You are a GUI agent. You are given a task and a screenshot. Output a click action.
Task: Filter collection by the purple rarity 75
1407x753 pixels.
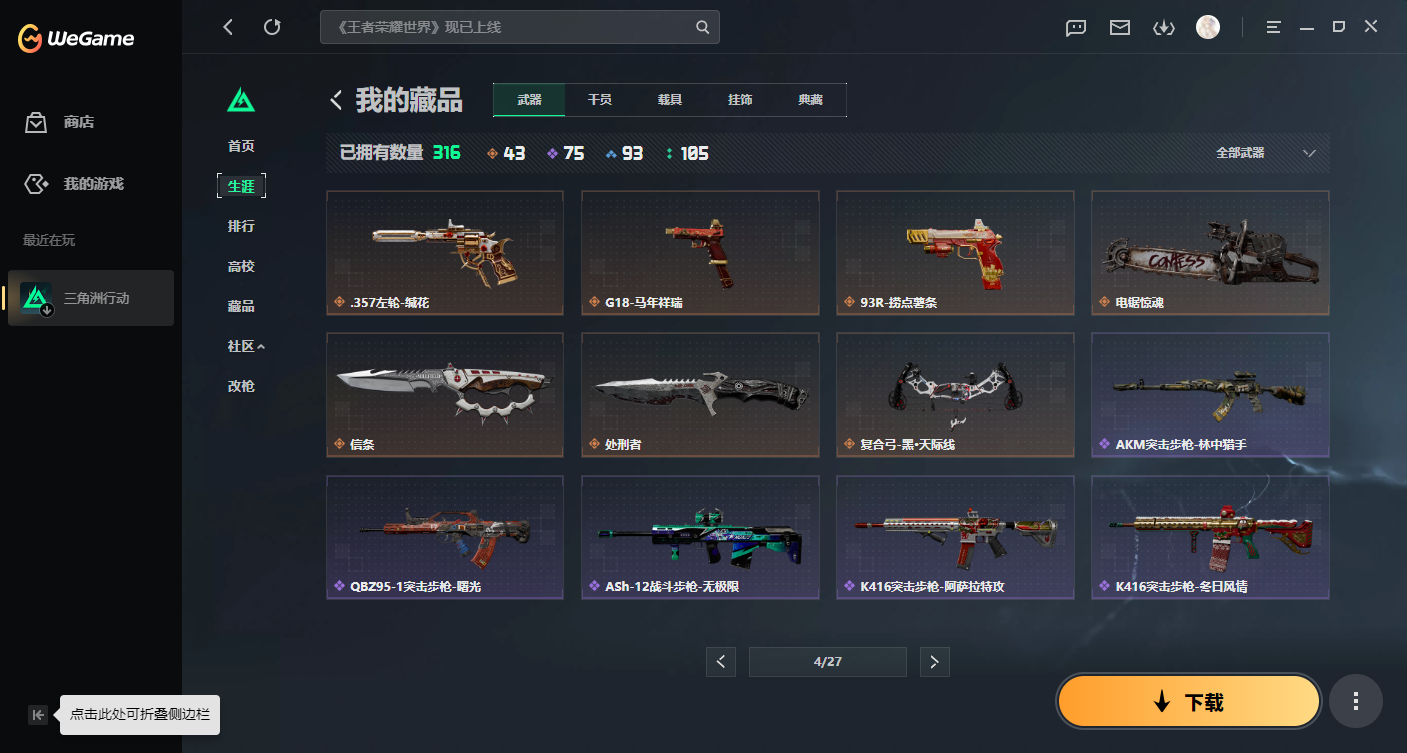566,153
